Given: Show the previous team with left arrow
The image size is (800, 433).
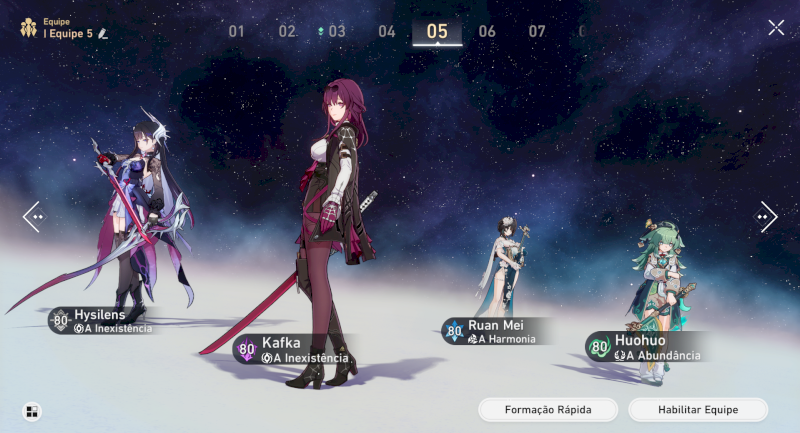Looking at the screenshot, I should pyautogui.click(x=32, y=216).
